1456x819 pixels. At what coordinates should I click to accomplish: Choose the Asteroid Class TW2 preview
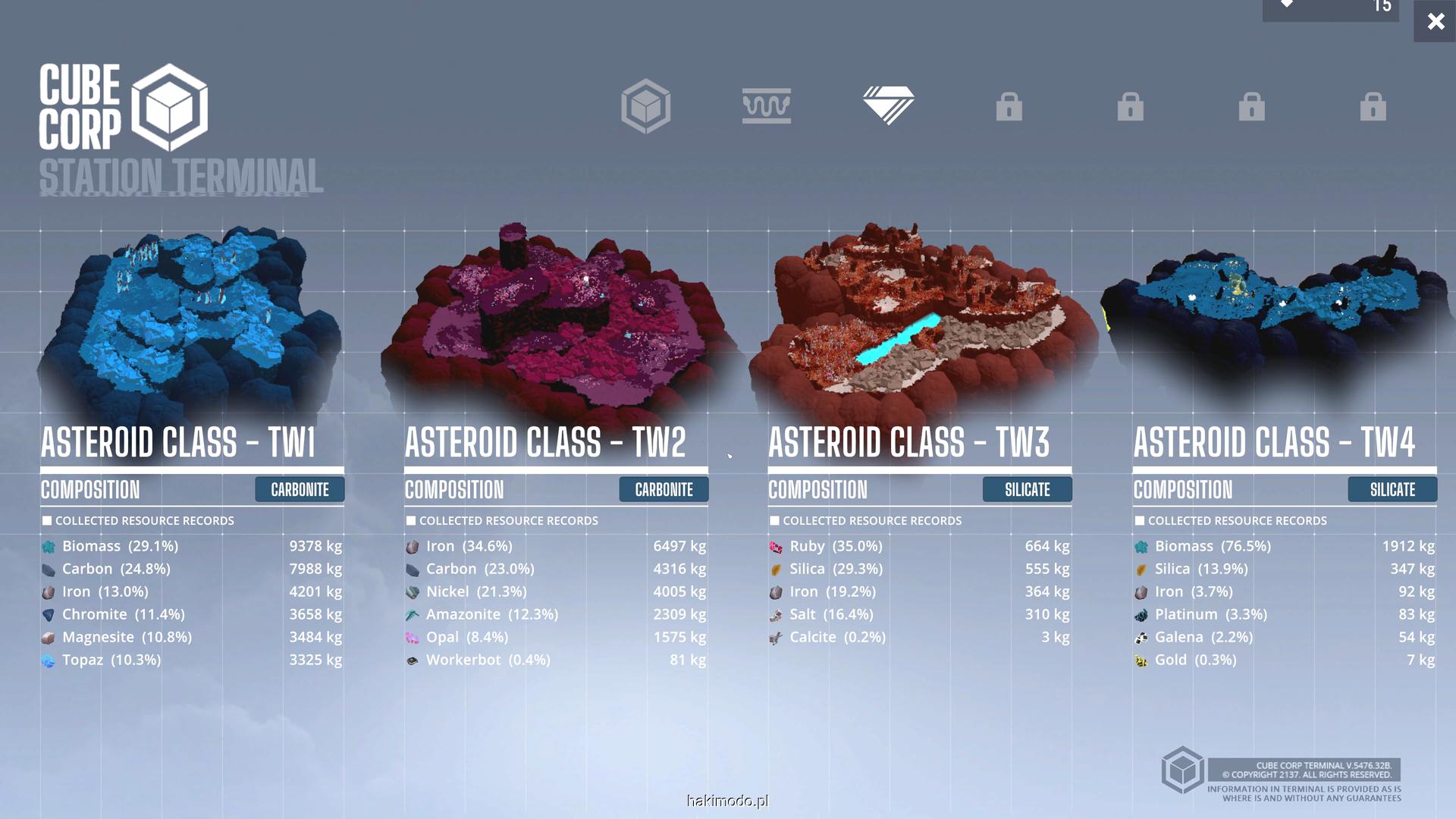pyautogui.click(x=557, y=318)
